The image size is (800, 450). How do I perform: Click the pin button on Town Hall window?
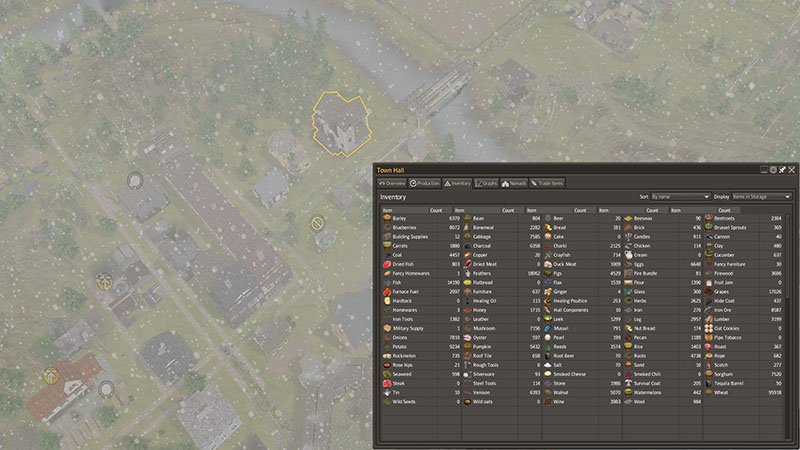pyautogui.click(x=782, y=170)
